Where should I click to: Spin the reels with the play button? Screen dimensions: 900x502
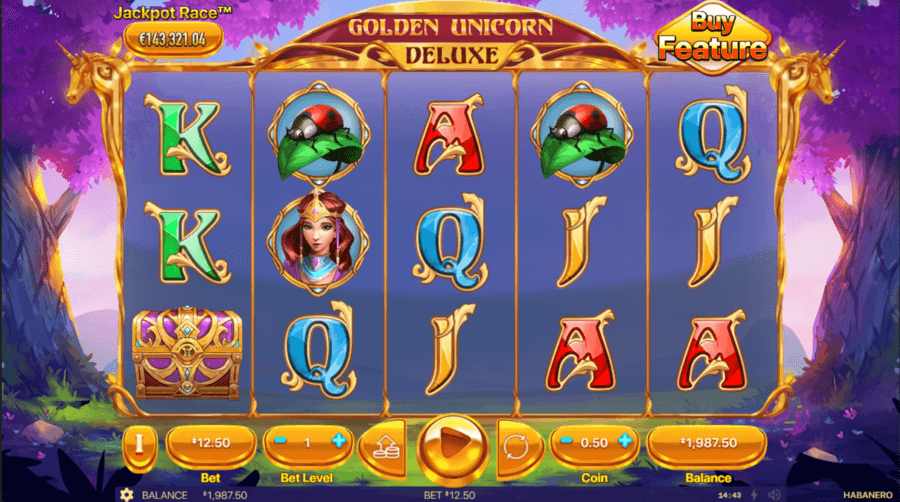pos(448,441)
